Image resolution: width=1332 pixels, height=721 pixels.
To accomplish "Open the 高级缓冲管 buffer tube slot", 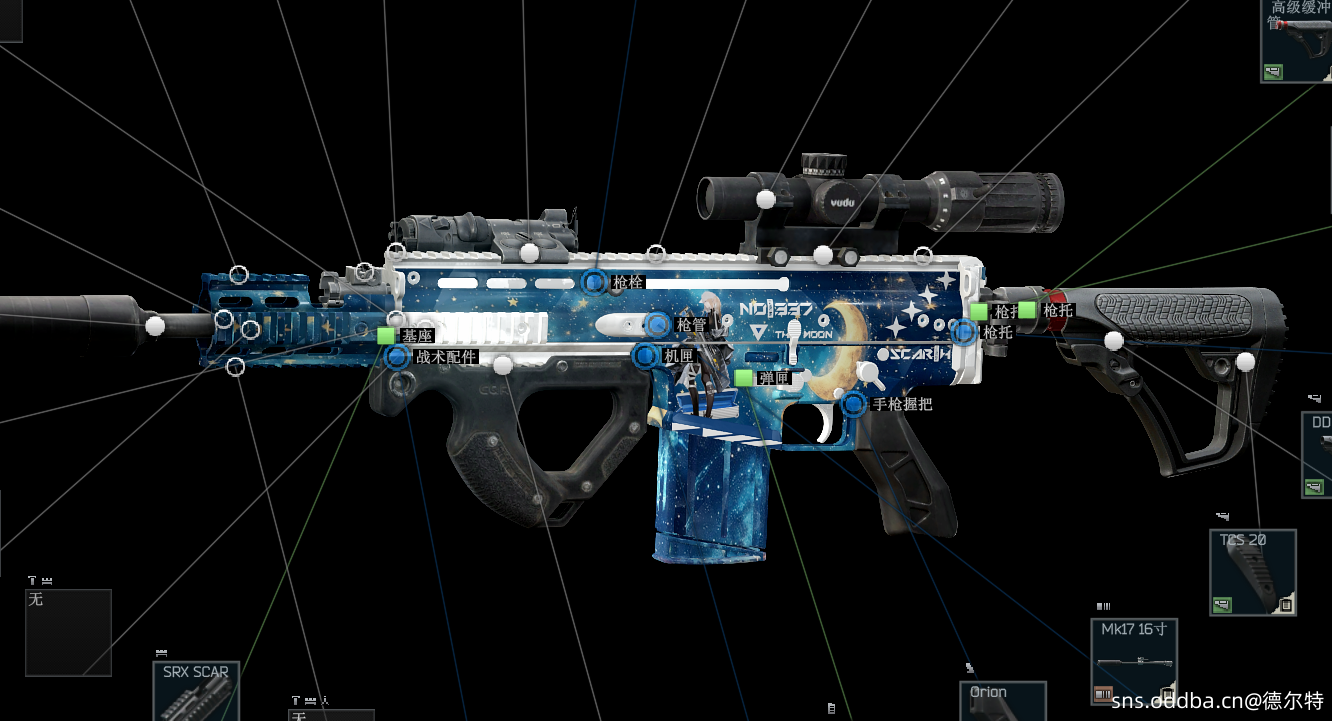I will [1296, 42].
